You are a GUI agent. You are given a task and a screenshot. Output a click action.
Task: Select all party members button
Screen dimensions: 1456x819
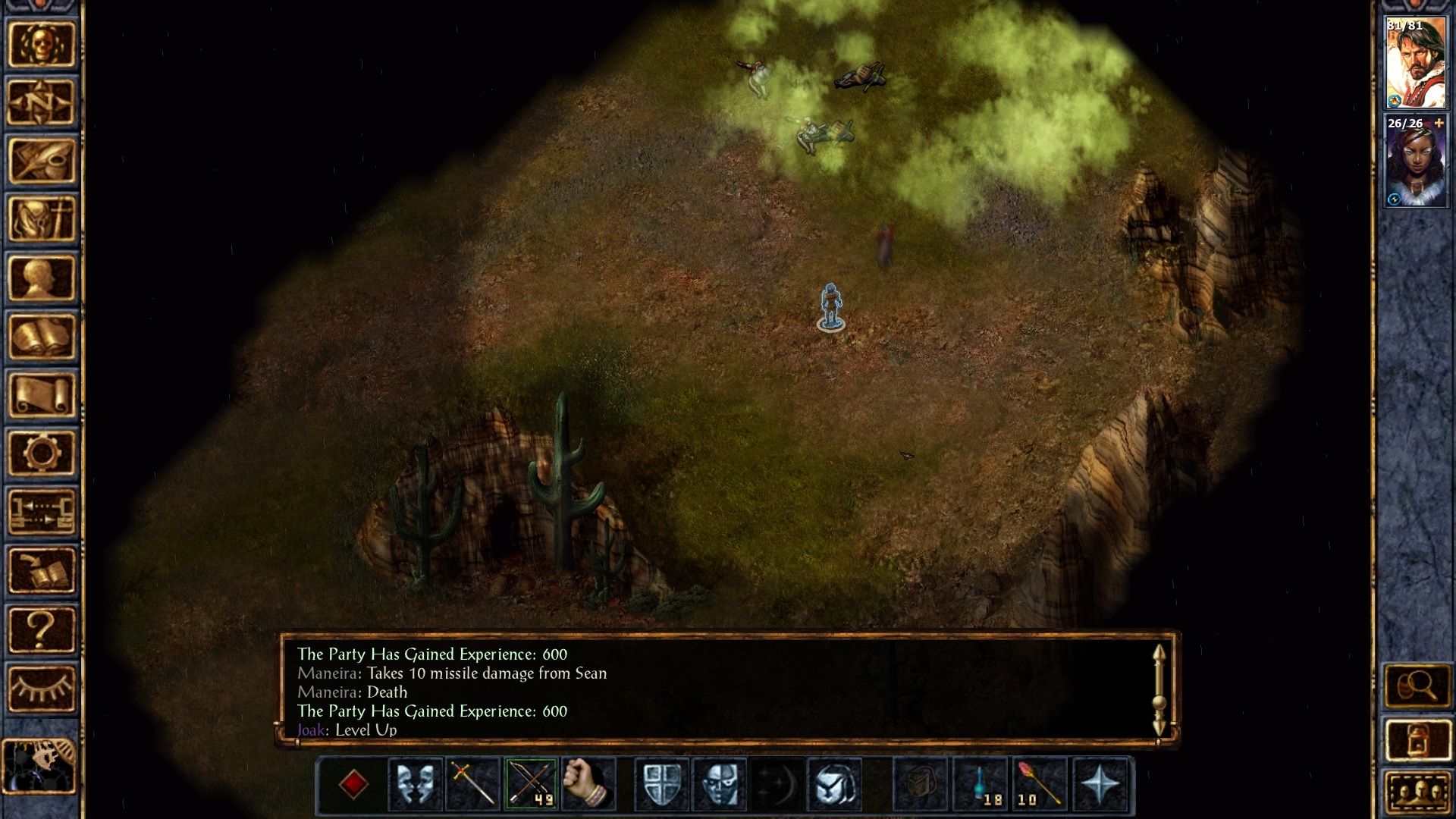(1416, 792)
